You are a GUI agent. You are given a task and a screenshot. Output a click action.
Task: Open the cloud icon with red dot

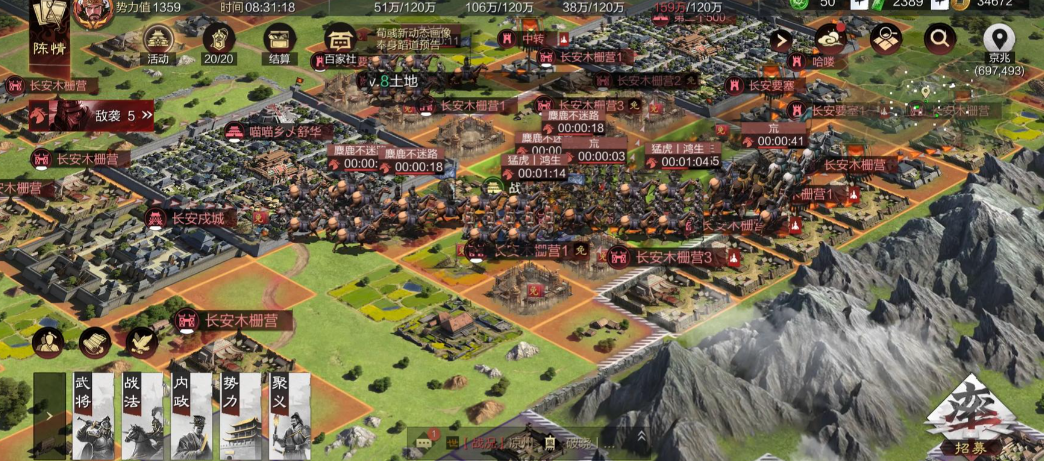tap(830, 38)
